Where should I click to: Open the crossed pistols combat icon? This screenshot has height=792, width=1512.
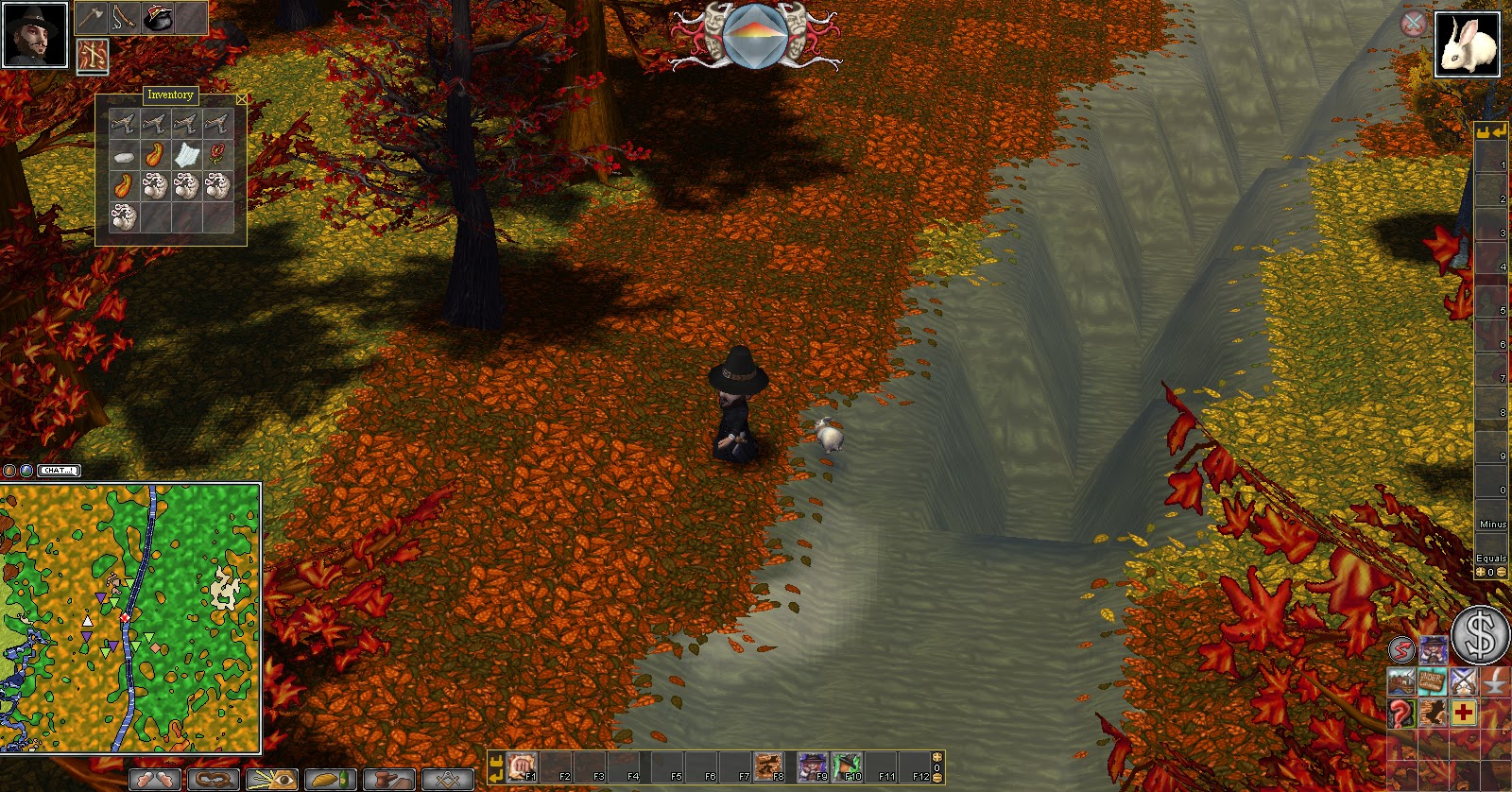pos(1464,681)
